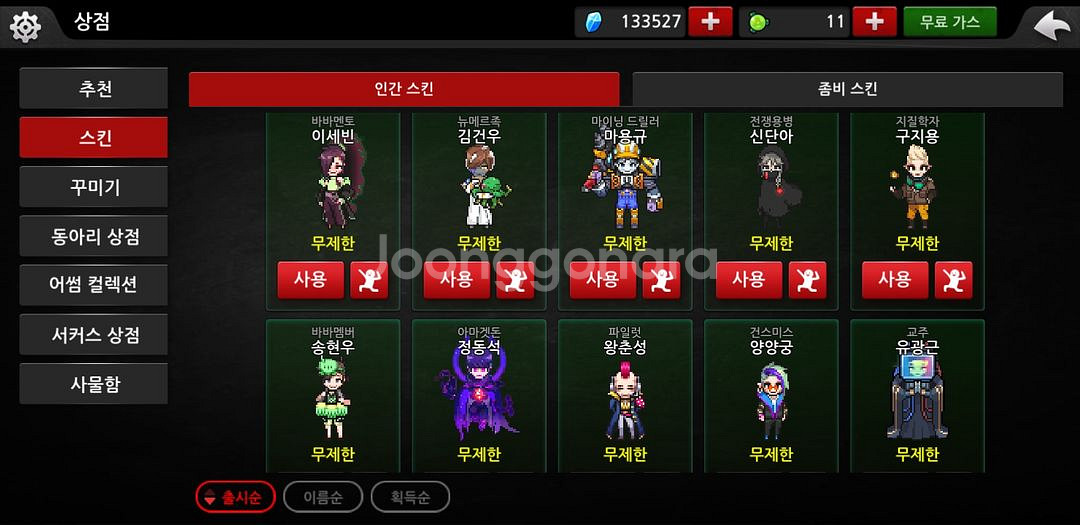Image resolution: width=1080 pixels, height=525 pixels.
Task: Select the 스킨 shop category
Action: point(94,138)
